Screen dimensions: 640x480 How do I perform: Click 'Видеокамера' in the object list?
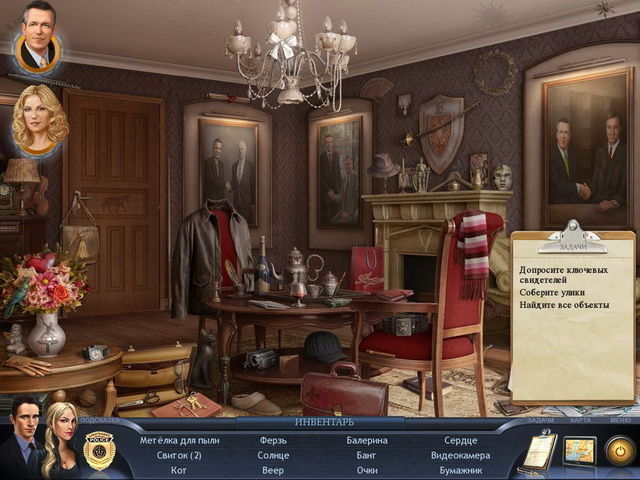pos(461,455)
